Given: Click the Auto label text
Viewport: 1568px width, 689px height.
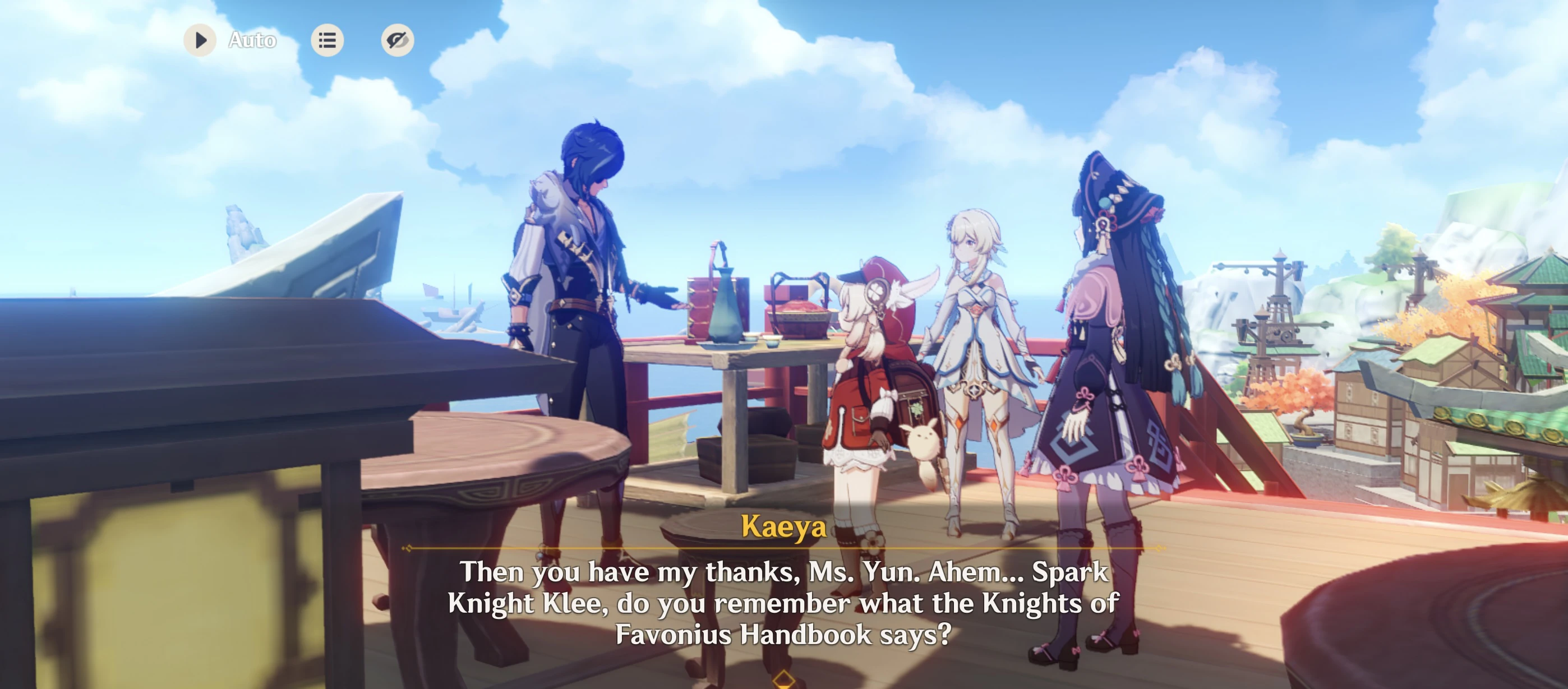Looking at the screenshot, I should [x=251, y=40].
